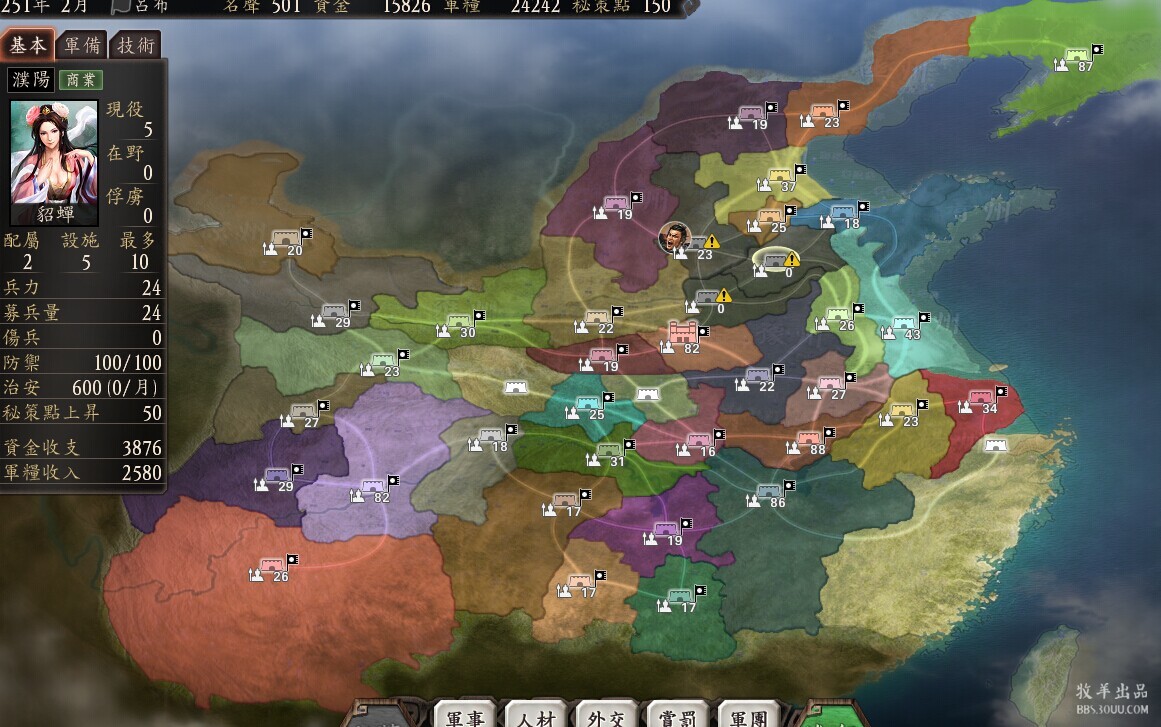Open the 人材 menu
This screenshot has height=727, width=1161.
[537, 716]
